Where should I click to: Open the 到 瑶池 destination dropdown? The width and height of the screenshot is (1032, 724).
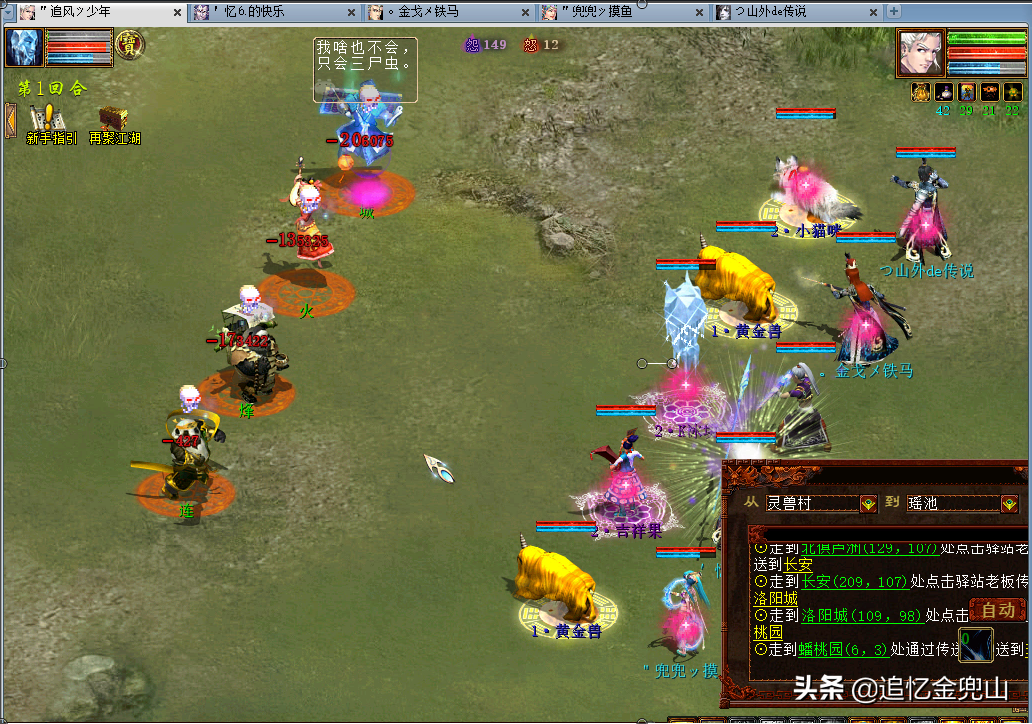(x=1009, y=504)
